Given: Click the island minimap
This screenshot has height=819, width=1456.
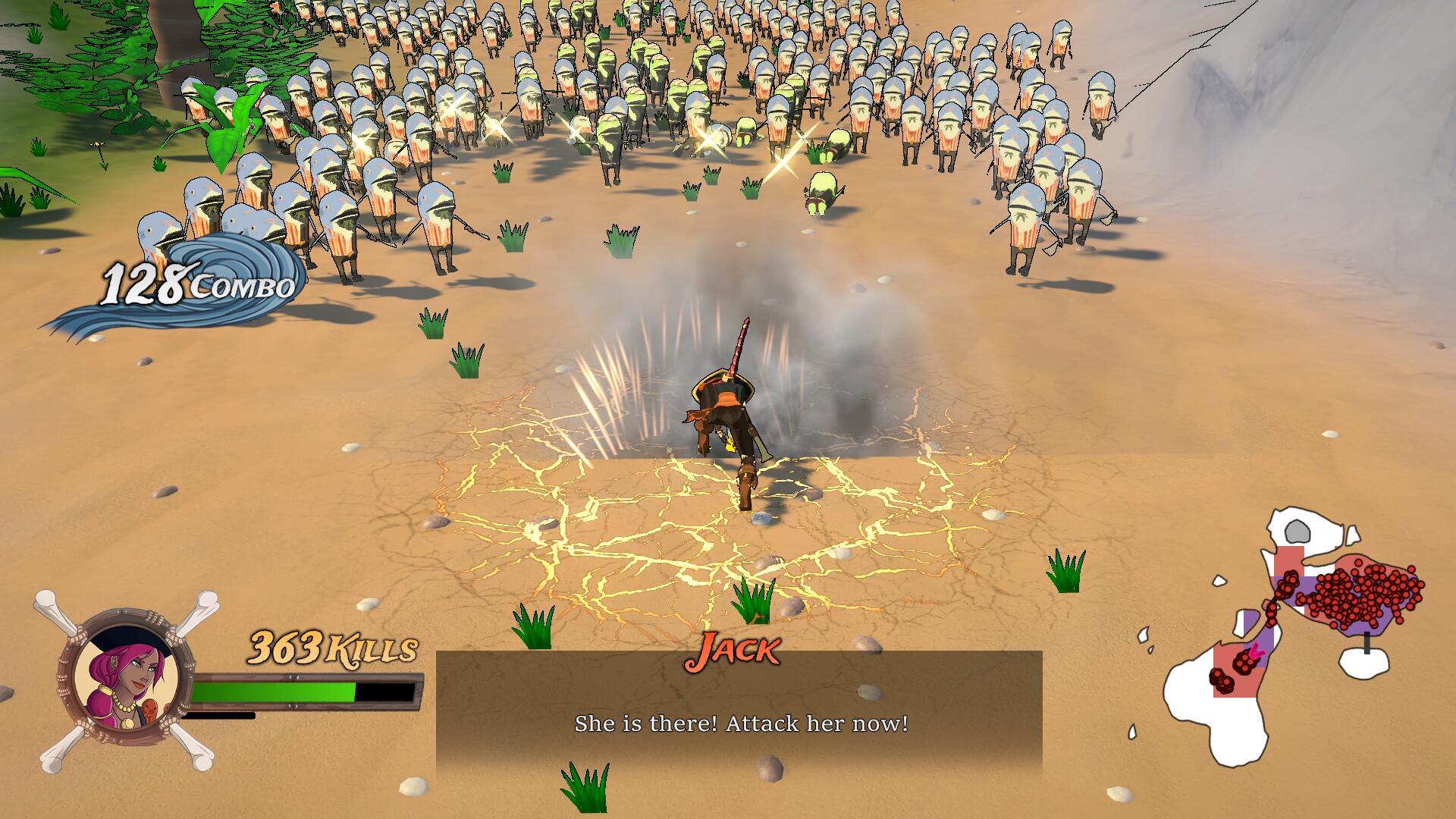Looking at the screenshot, I should [1293, 635].
